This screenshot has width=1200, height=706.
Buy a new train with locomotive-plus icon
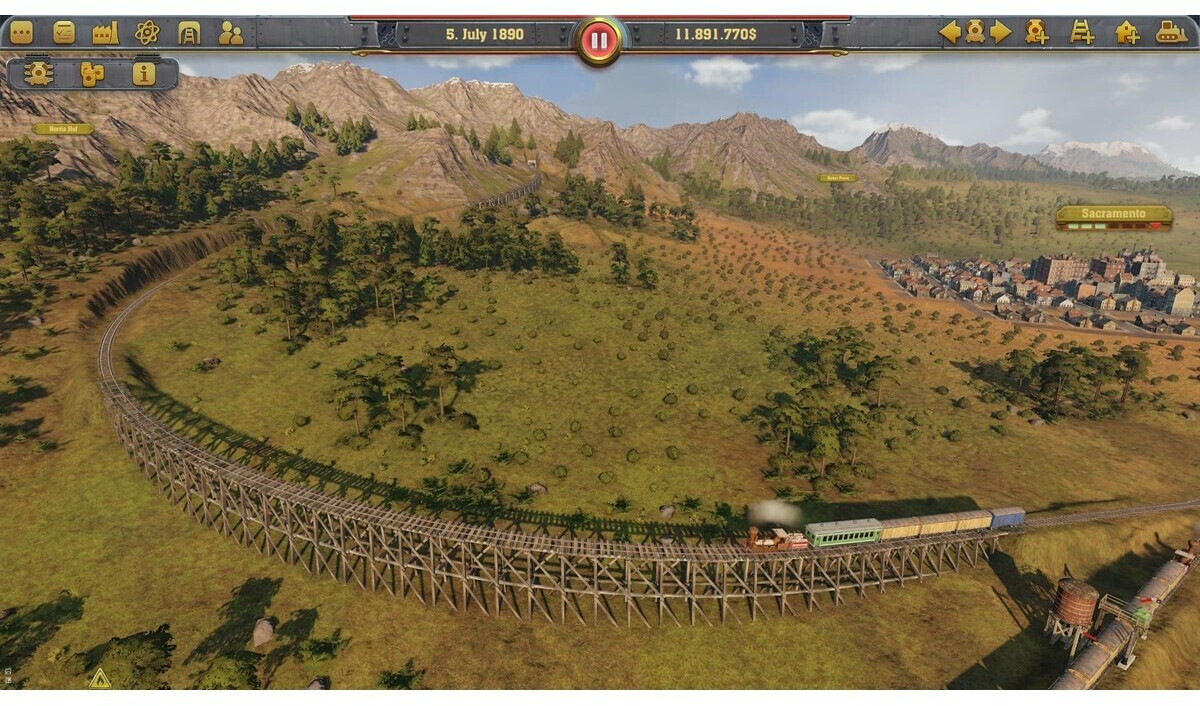point(1036,32)
